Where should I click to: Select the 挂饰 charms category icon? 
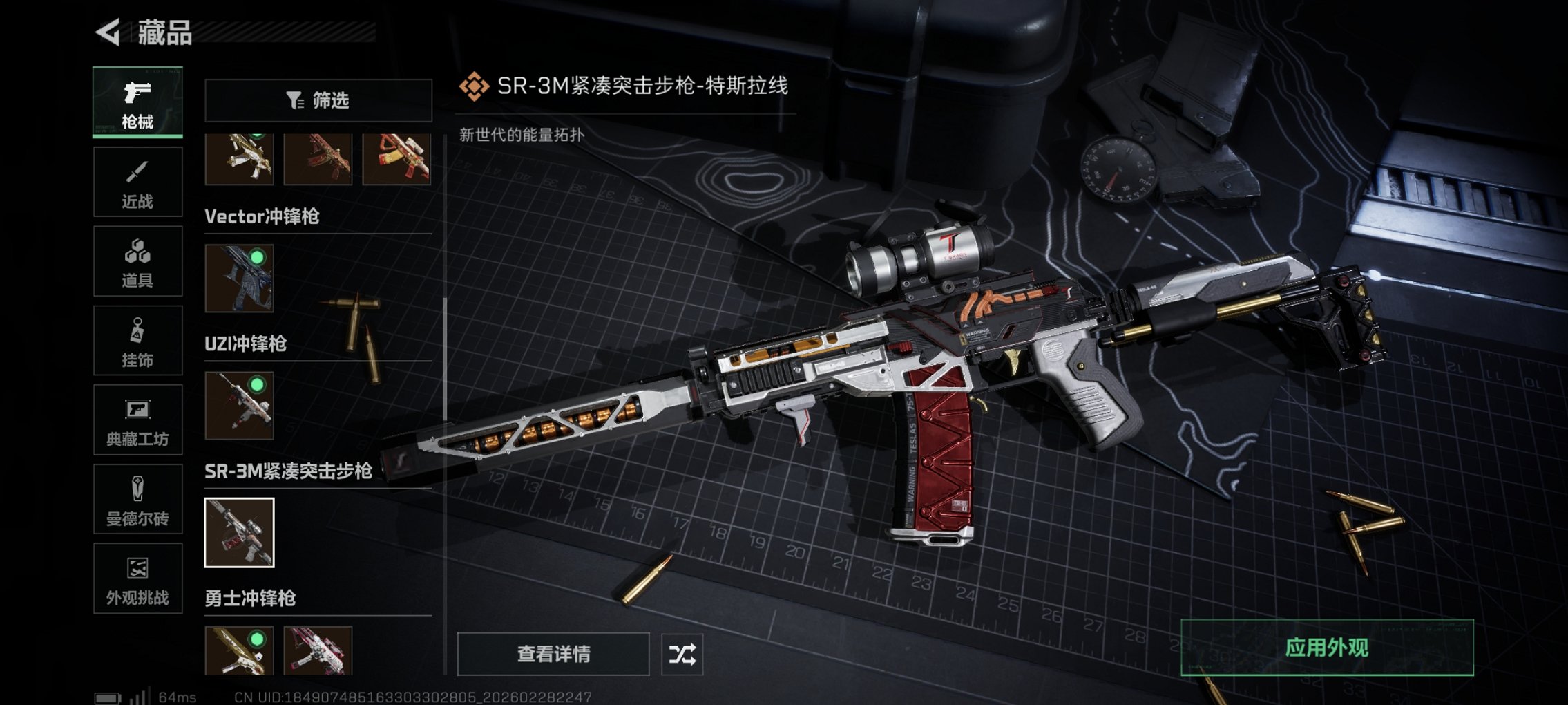pyautogui.click(x=137, y=340)
